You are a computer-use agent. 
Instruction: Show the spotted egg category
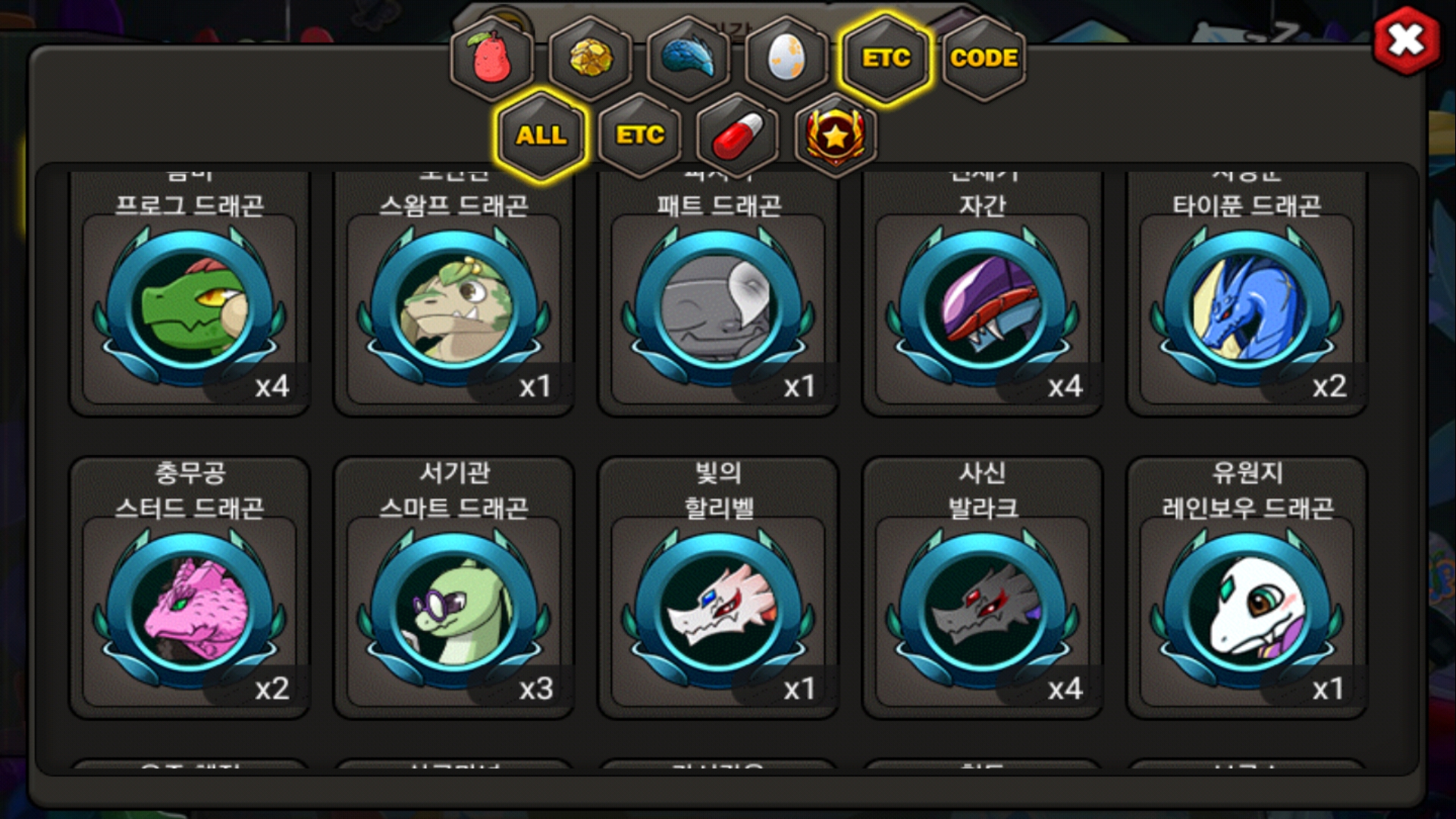(x=786, y=58)
